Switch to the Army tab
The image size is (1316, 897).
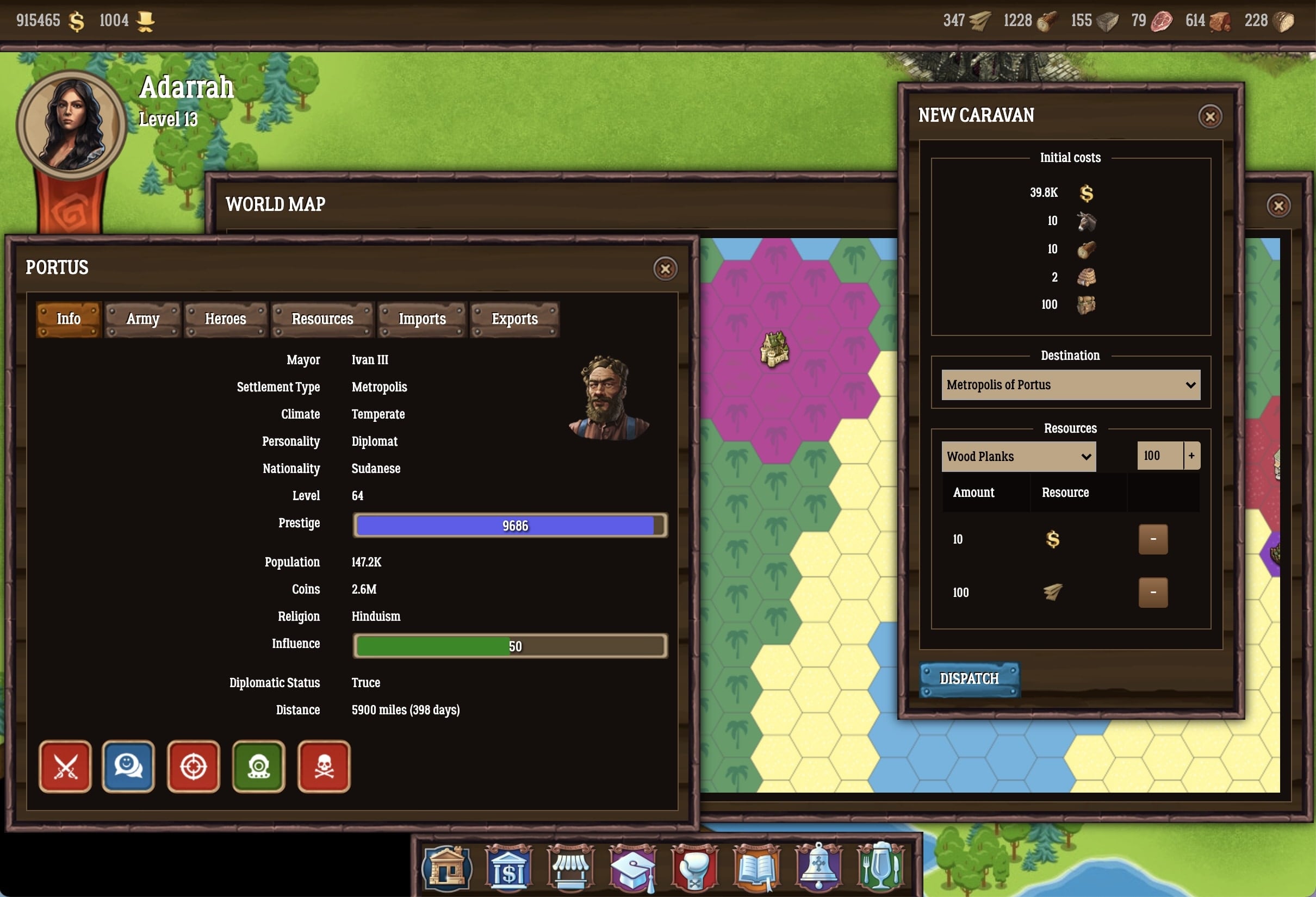(142, 319)
